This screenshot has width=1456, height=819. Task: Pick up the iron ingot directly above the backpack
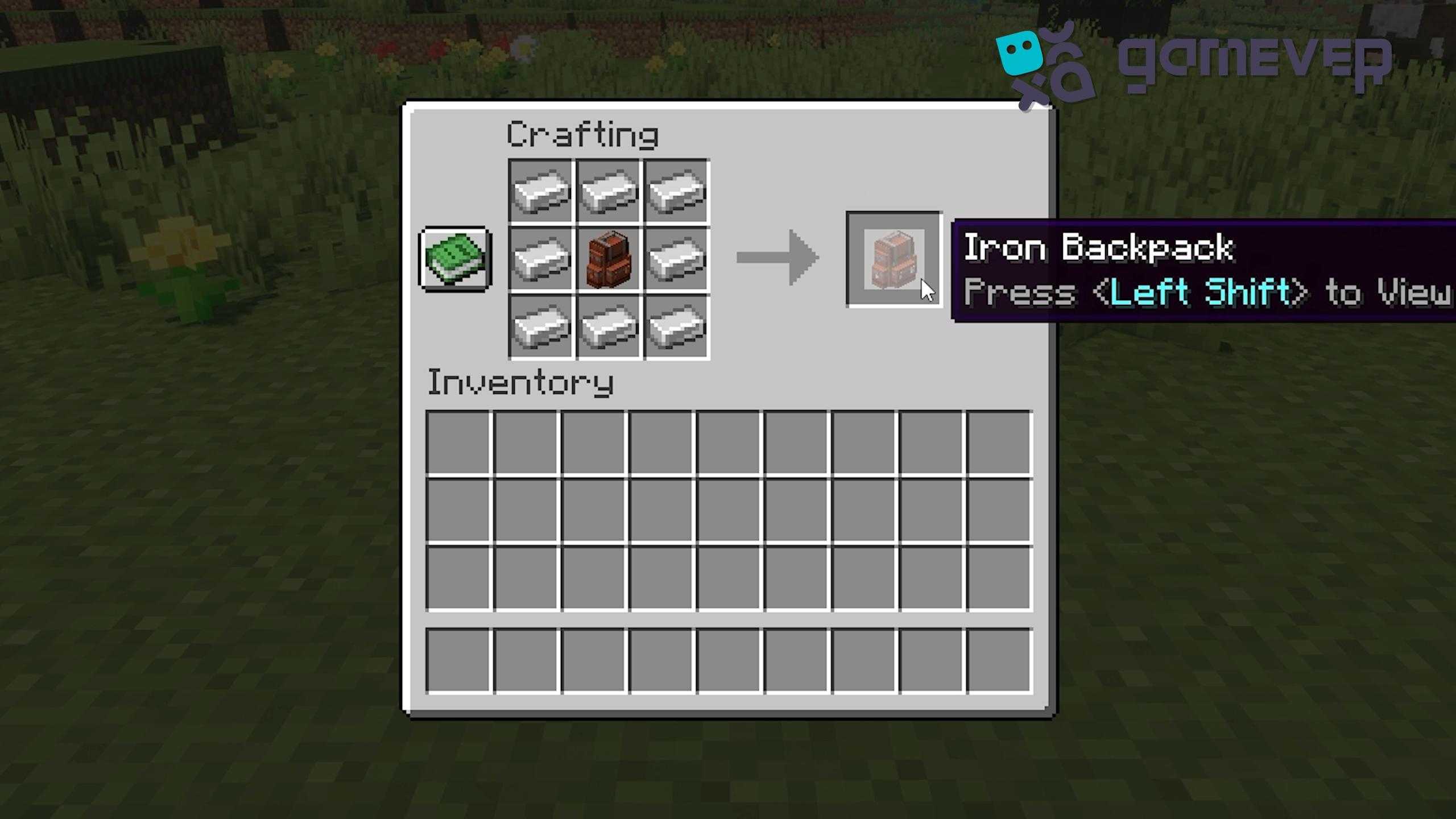click(x=609, y=191)
